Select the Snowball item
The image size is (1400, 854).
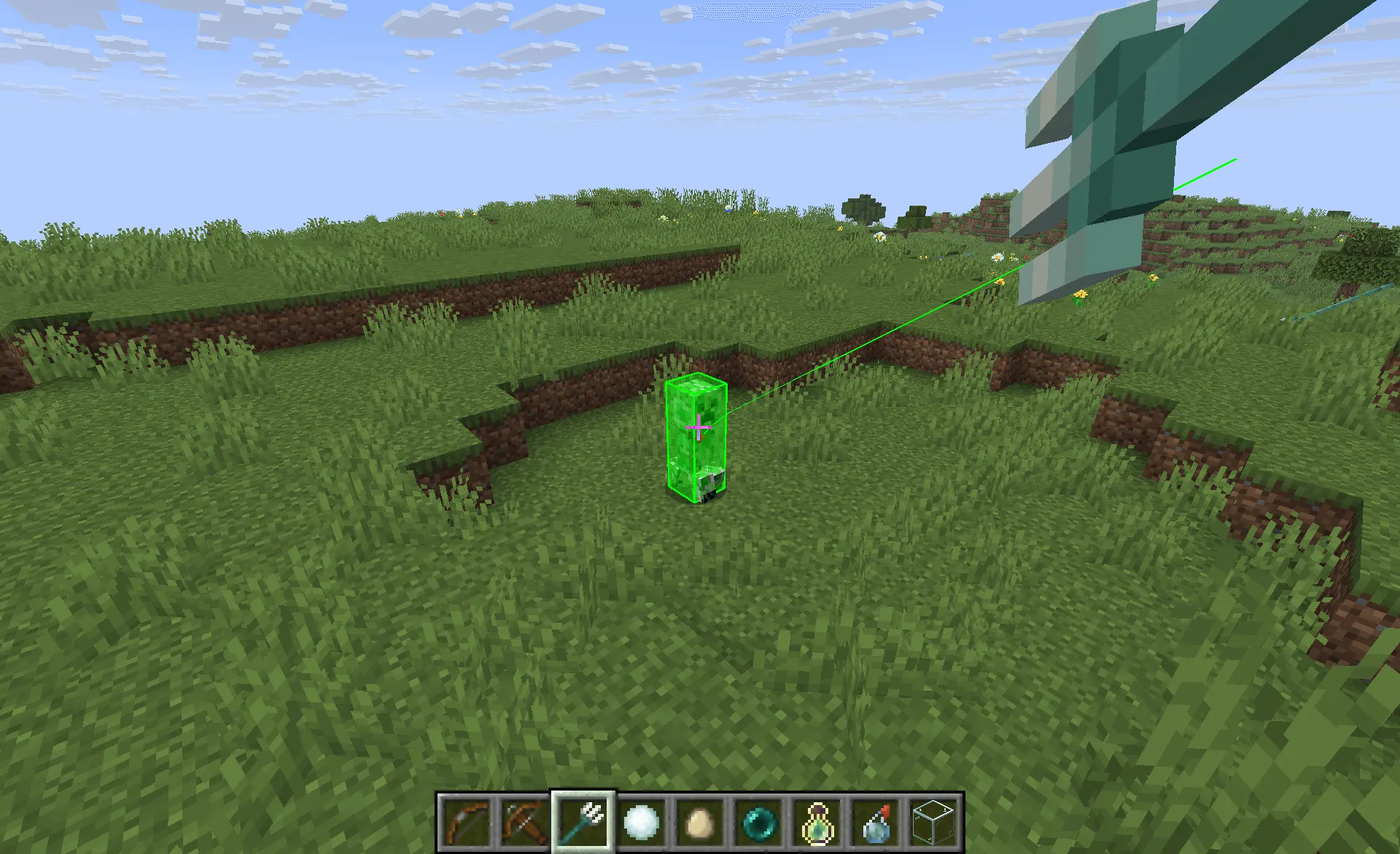coord(642,820)
